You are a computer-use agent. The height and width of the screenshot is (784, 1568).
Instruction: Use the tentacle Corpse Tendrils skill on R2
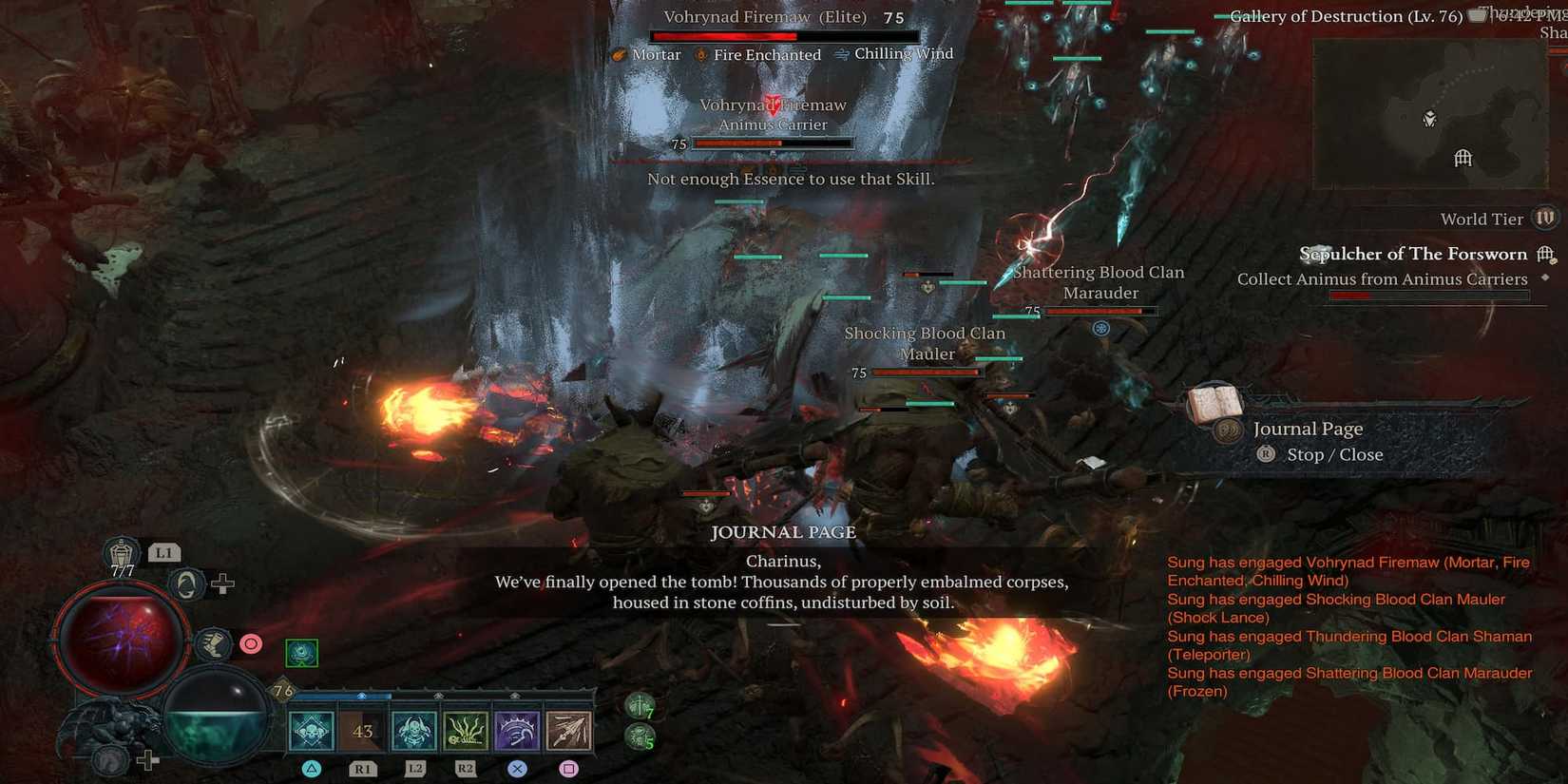465,730
